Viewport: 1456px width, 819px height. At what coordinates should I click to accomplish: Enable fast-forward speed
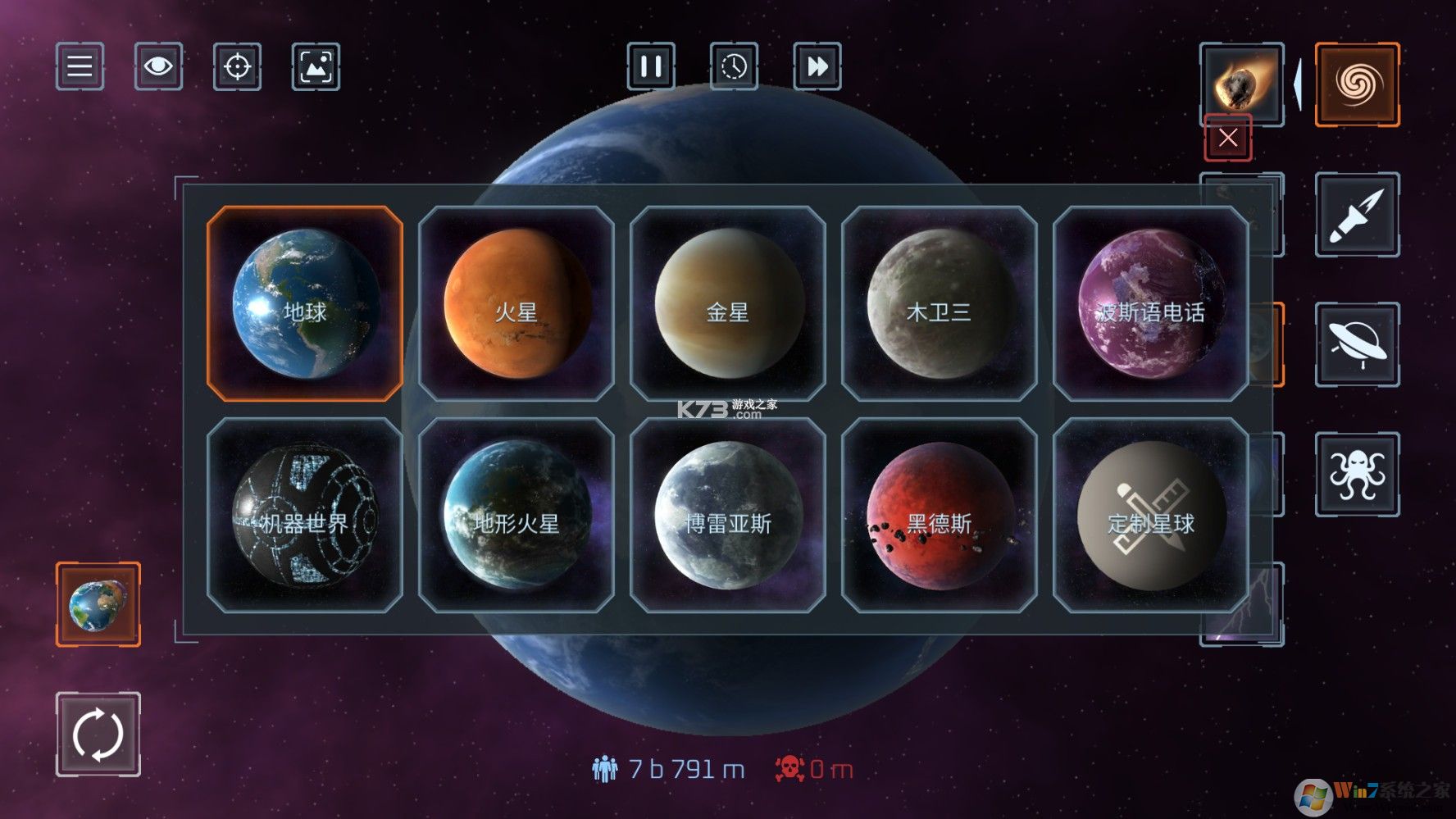pyautogui.click(x=817, y=69)
